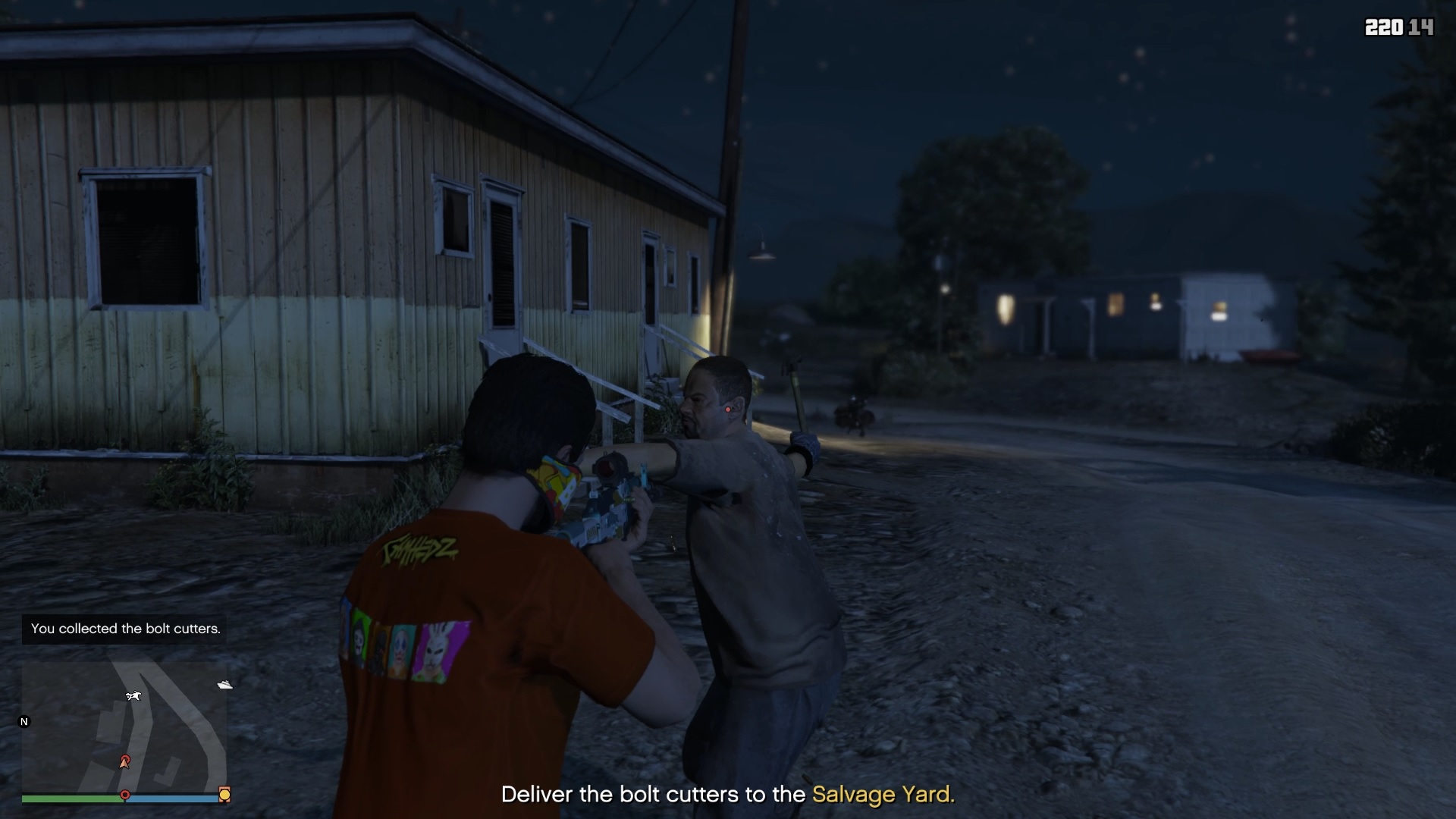Click the ammo counter showing 220 14
This screenshot has width=1456, height=819.
[1399, 28]
